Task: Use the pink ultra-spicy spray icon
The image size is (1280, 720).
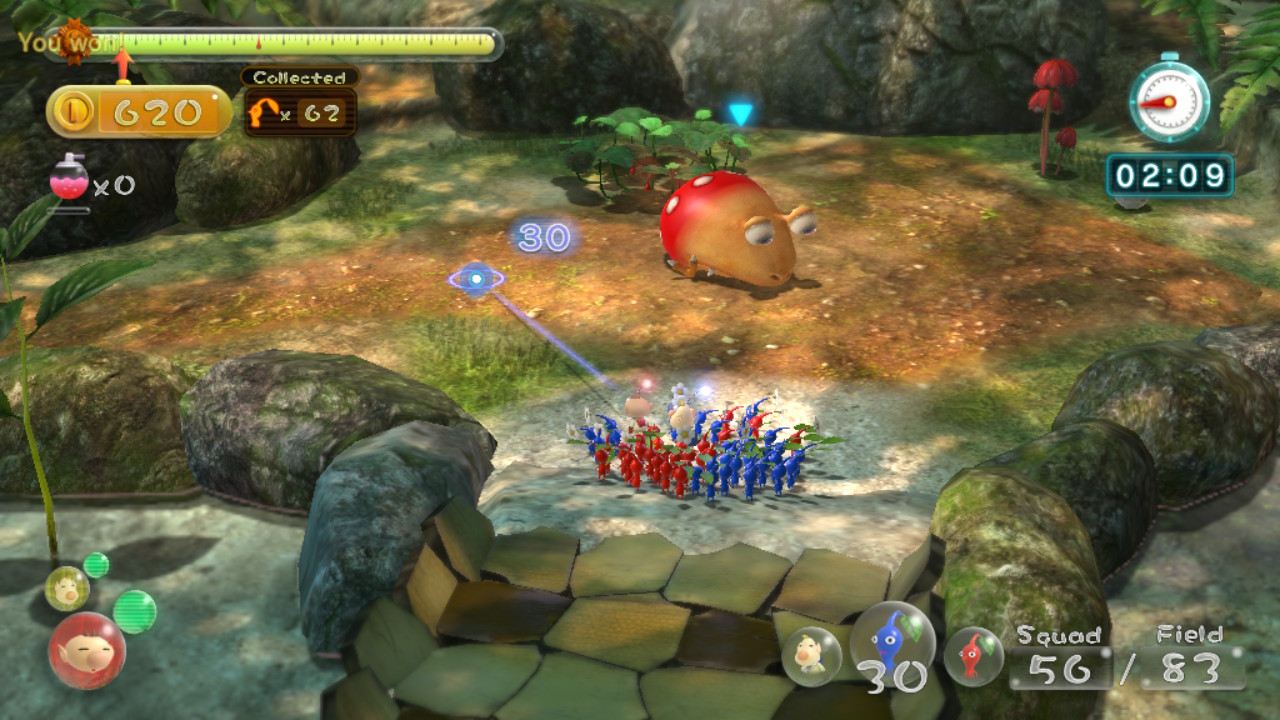Action: (x=69, y=180)
